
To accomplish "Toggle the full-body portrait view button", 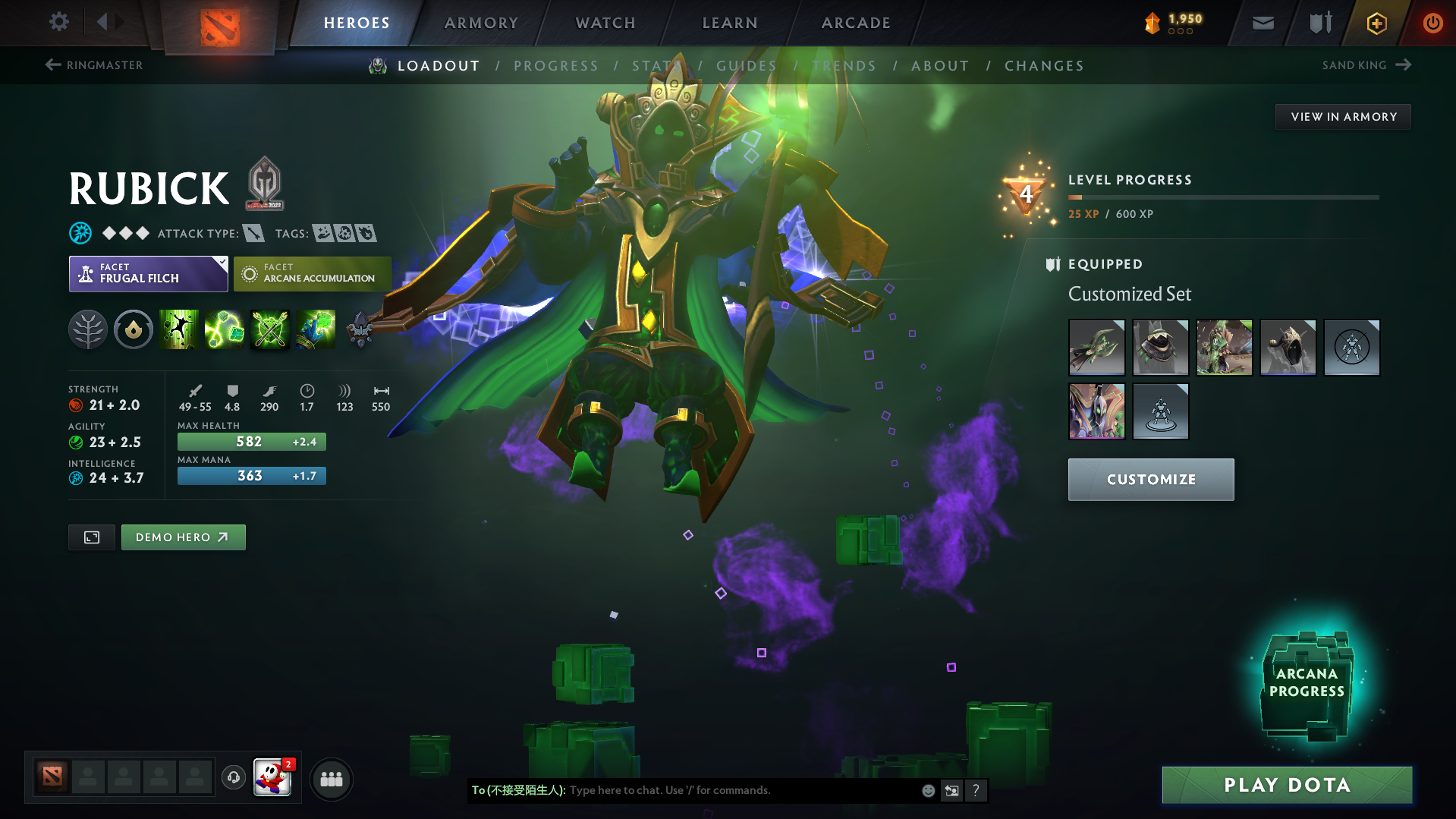I will point(91,537).
